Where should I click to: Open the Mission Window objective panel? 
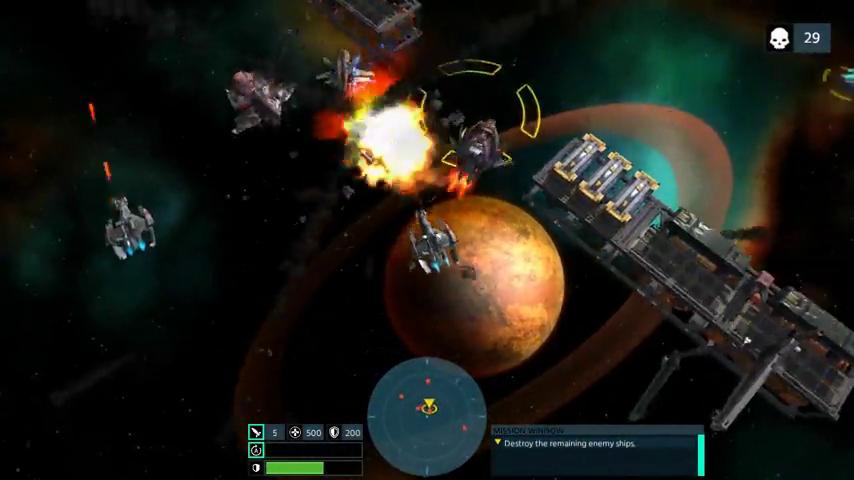[597, 450]
